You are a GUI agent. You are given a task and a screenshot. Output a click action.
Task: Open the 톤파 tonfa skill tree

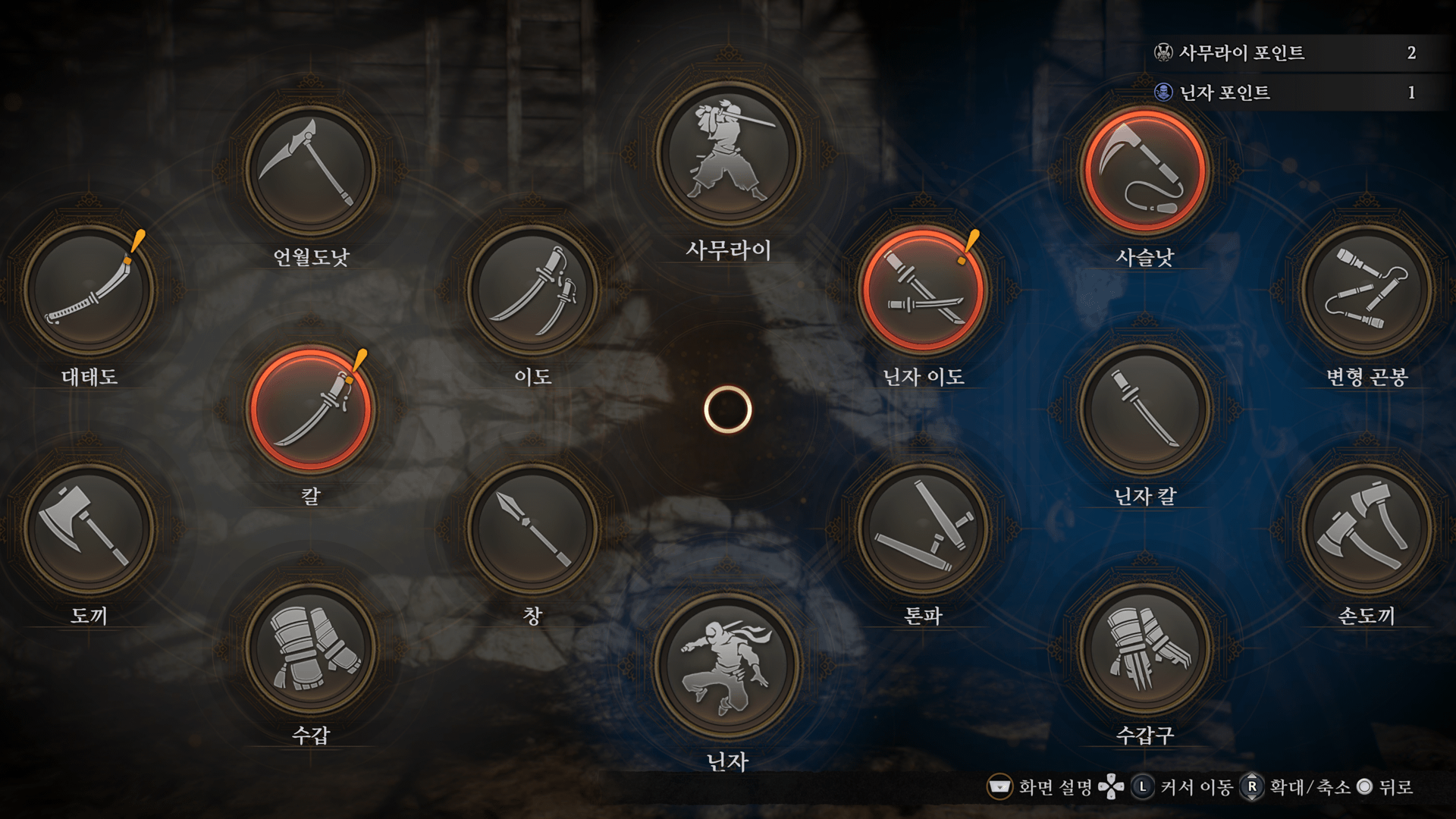click(x=924, y=529)
